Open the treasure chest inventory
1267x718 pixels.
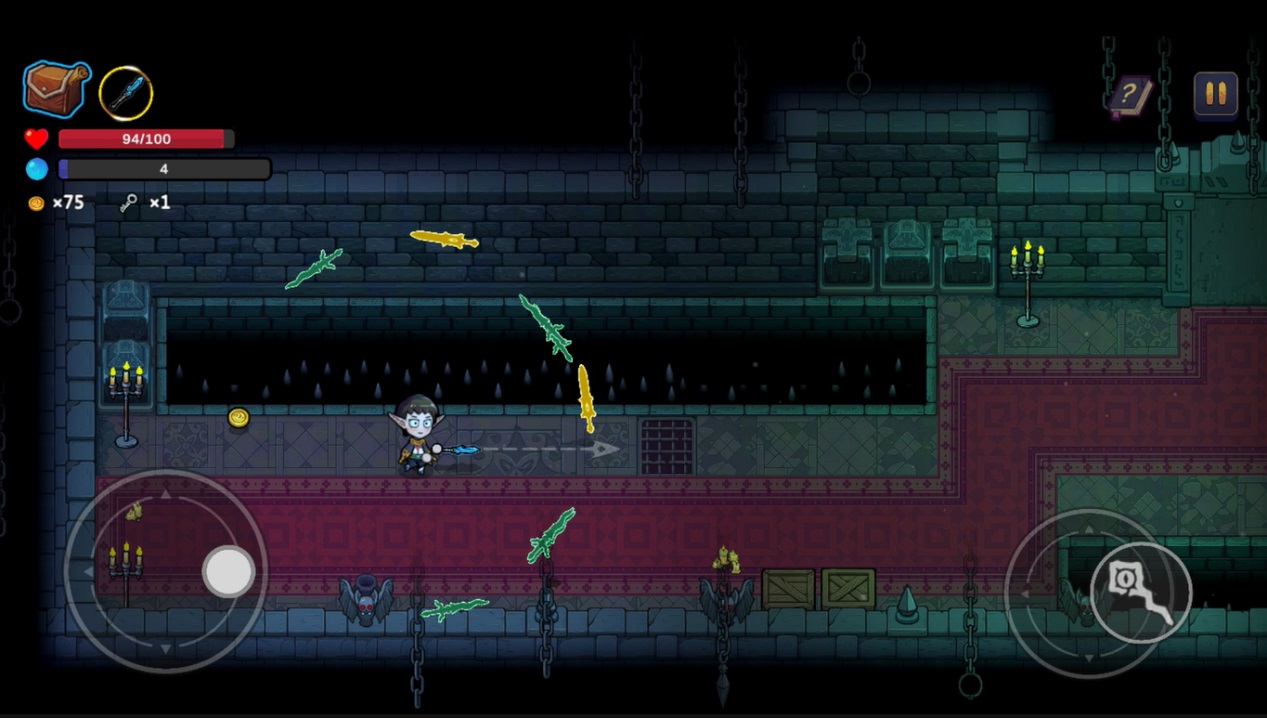(57, 90)
